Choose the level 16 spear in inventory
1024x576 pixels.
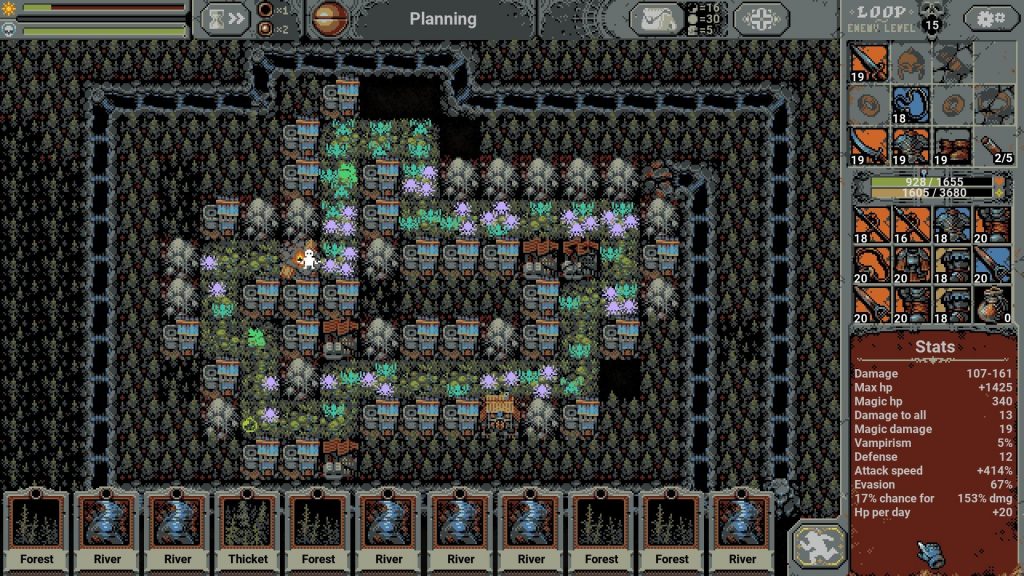tap(911, 223)
